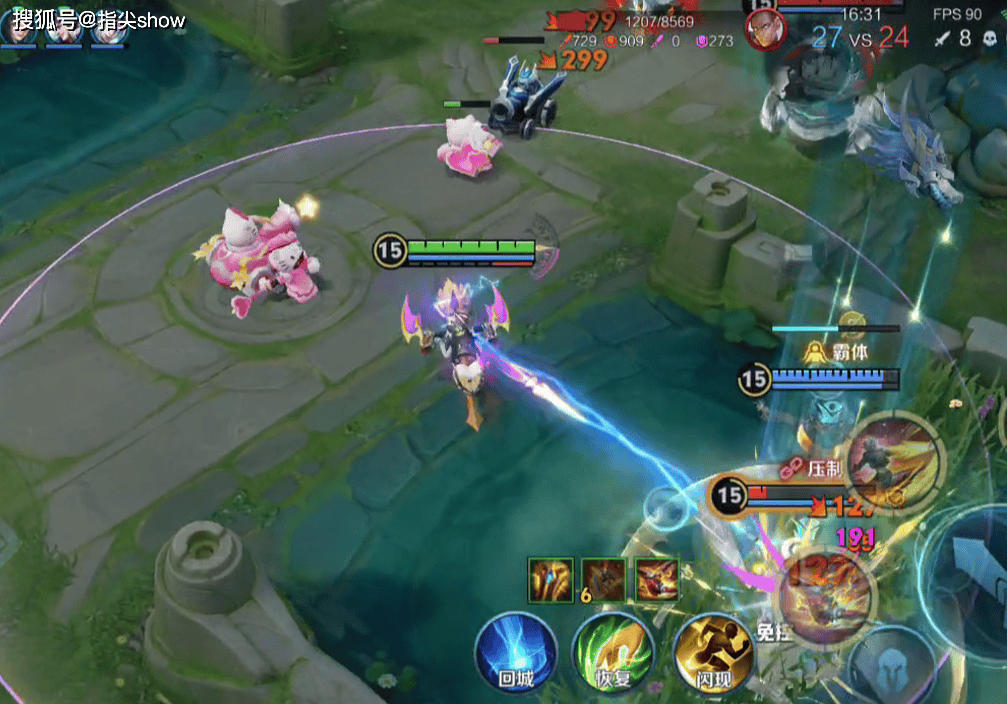Select the golden item icon above 回城

551,579
